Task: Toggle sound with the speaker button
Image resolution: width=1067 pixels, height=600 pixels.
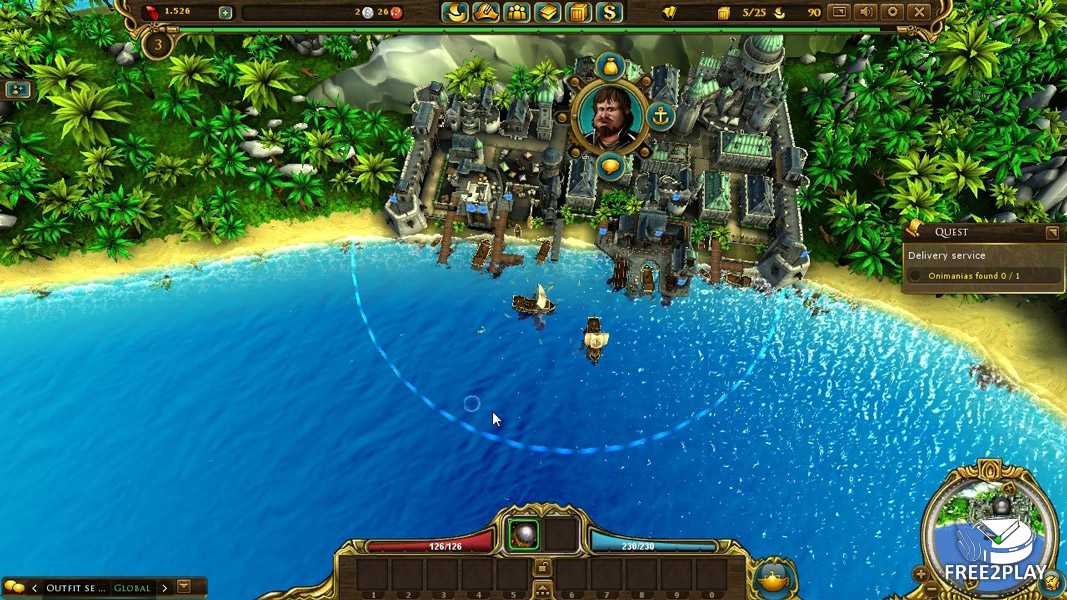Action: [866, 13]
